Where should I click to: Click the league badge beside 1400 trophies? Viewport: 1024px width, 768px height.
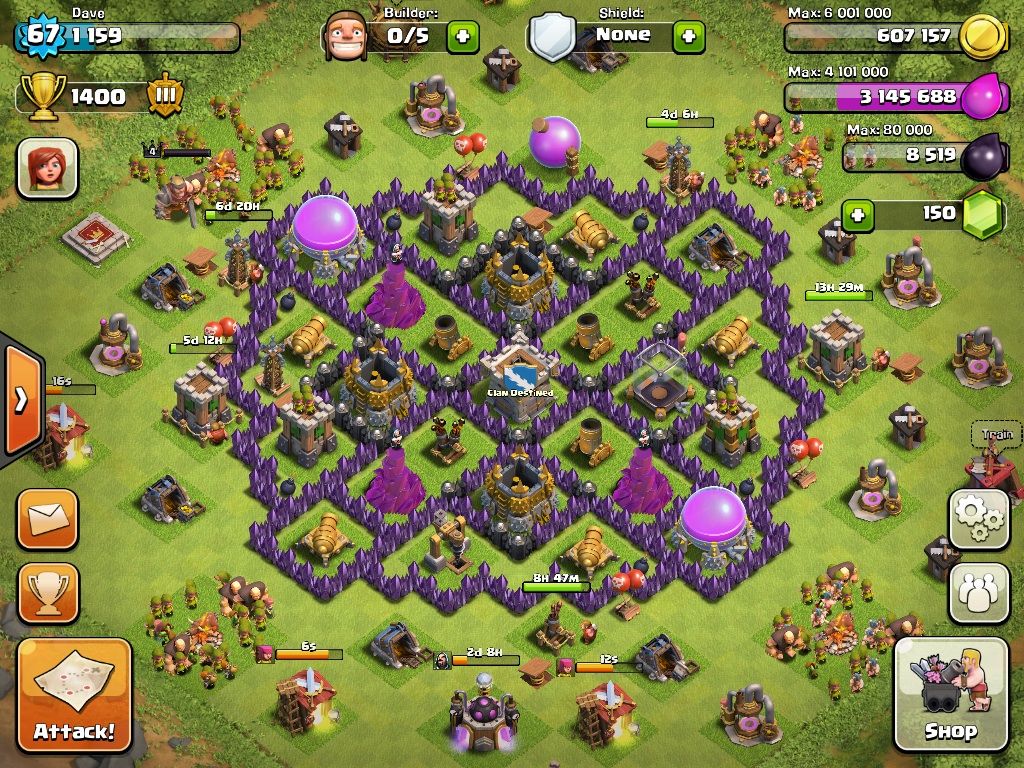click(x=164, y=97)
